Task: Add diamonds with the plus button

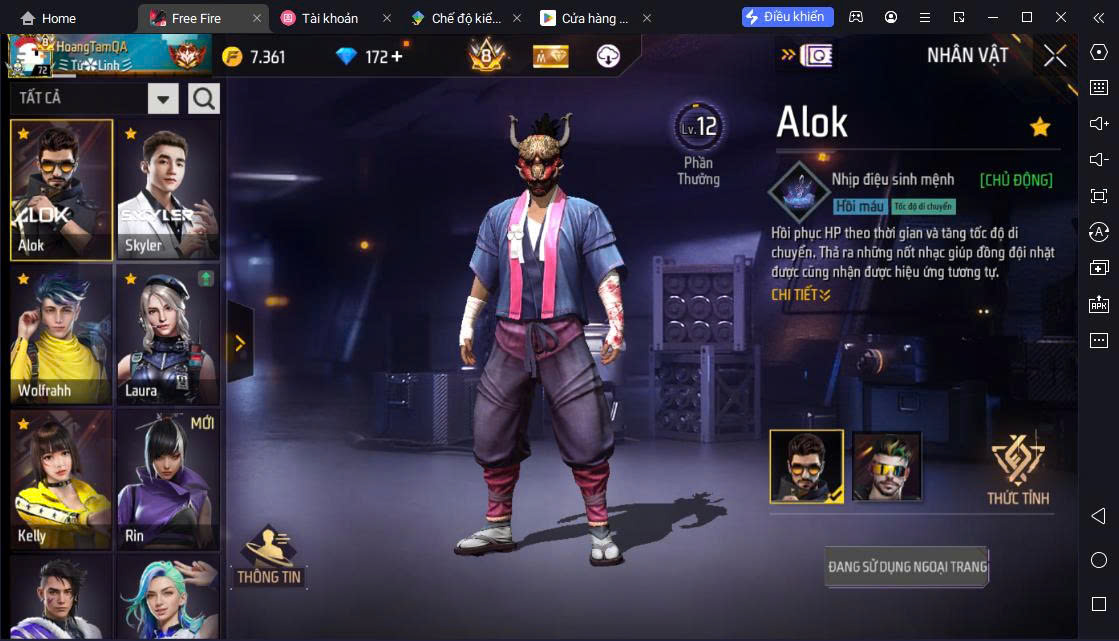Action: coord(397,56)
